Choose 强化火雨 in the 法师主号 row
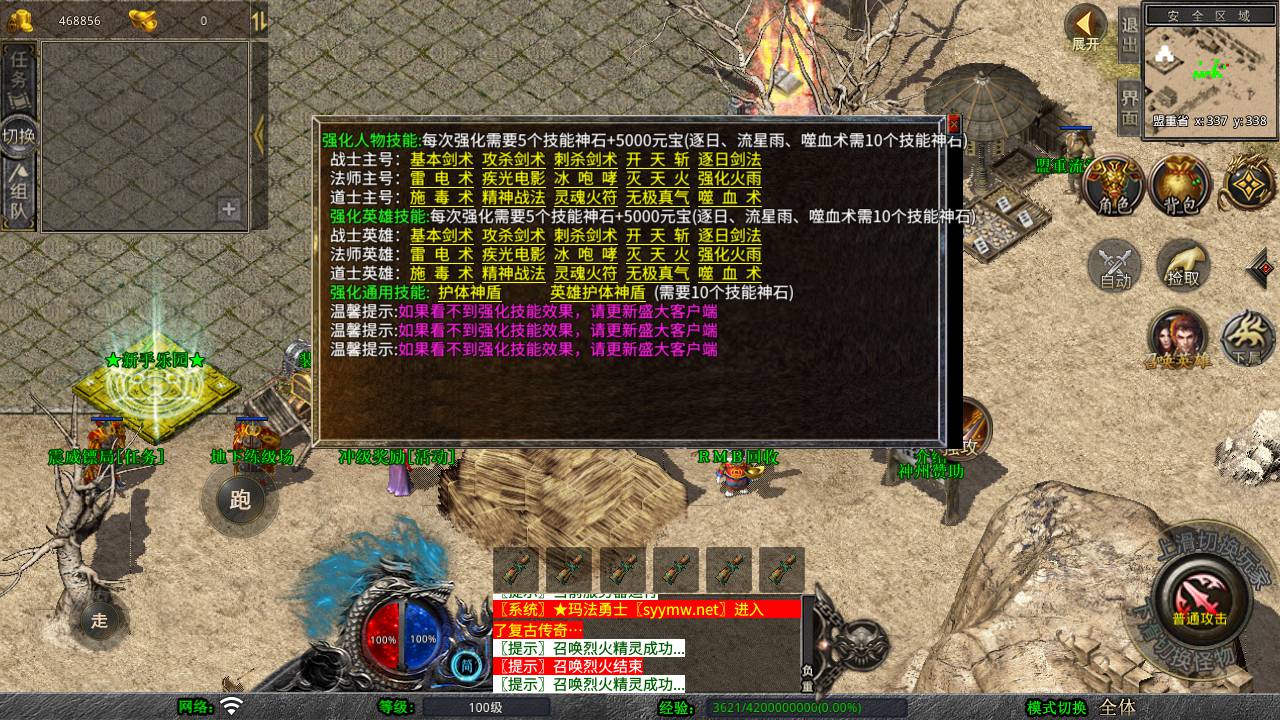The image size is (1280, 720). coord(729,178)
